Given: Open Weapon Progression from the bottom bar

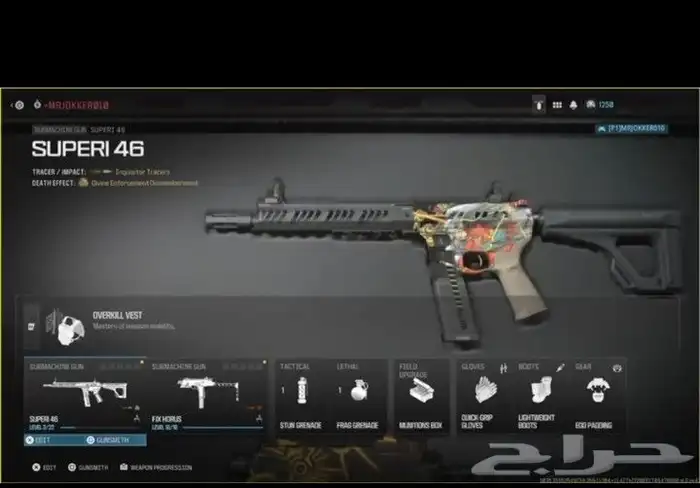Looking at the screenshot, I should [x=157, y=467].
